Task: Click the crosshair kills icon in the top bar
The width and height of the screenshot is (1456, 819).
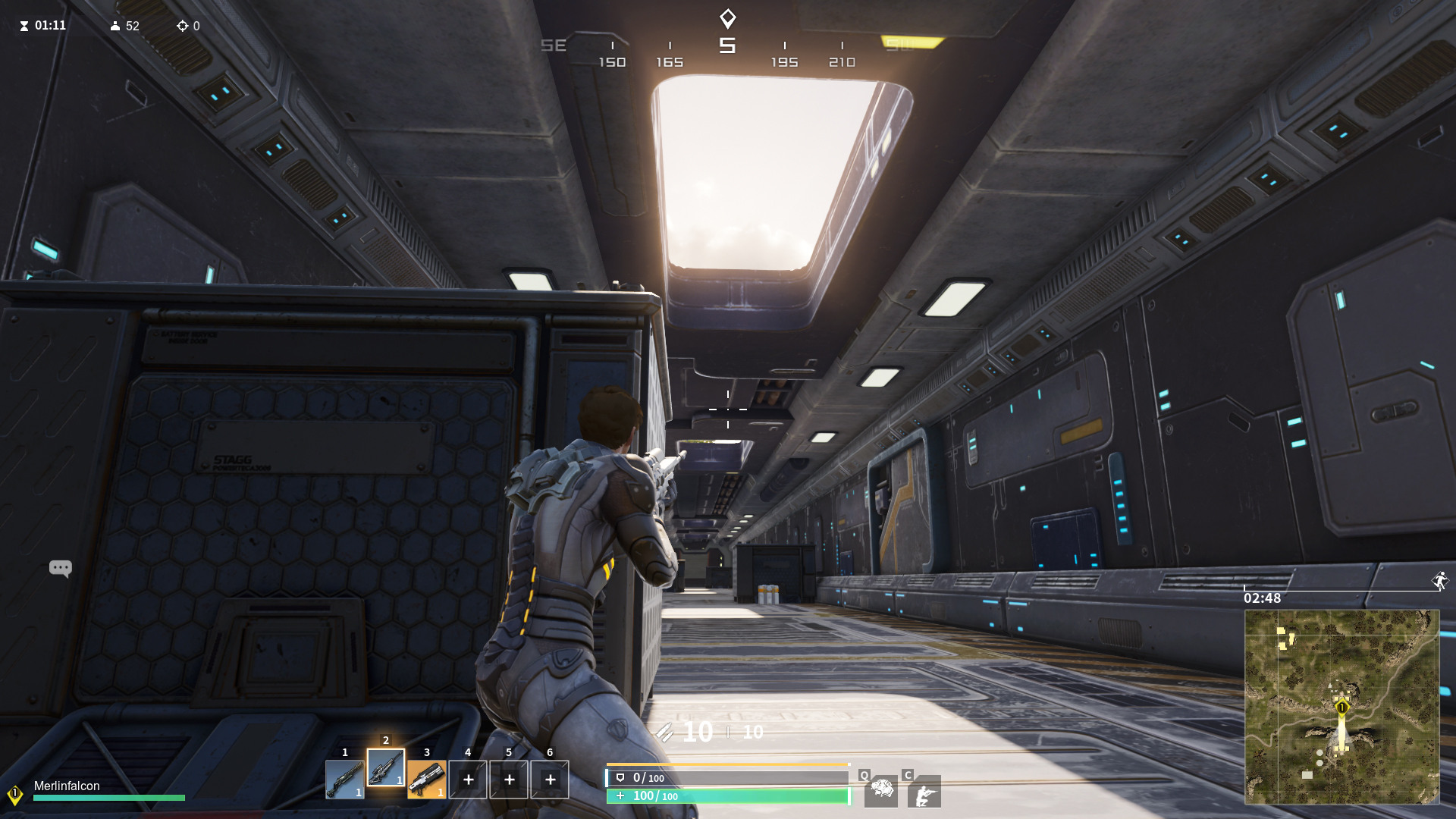Action: tap(183, 26)
